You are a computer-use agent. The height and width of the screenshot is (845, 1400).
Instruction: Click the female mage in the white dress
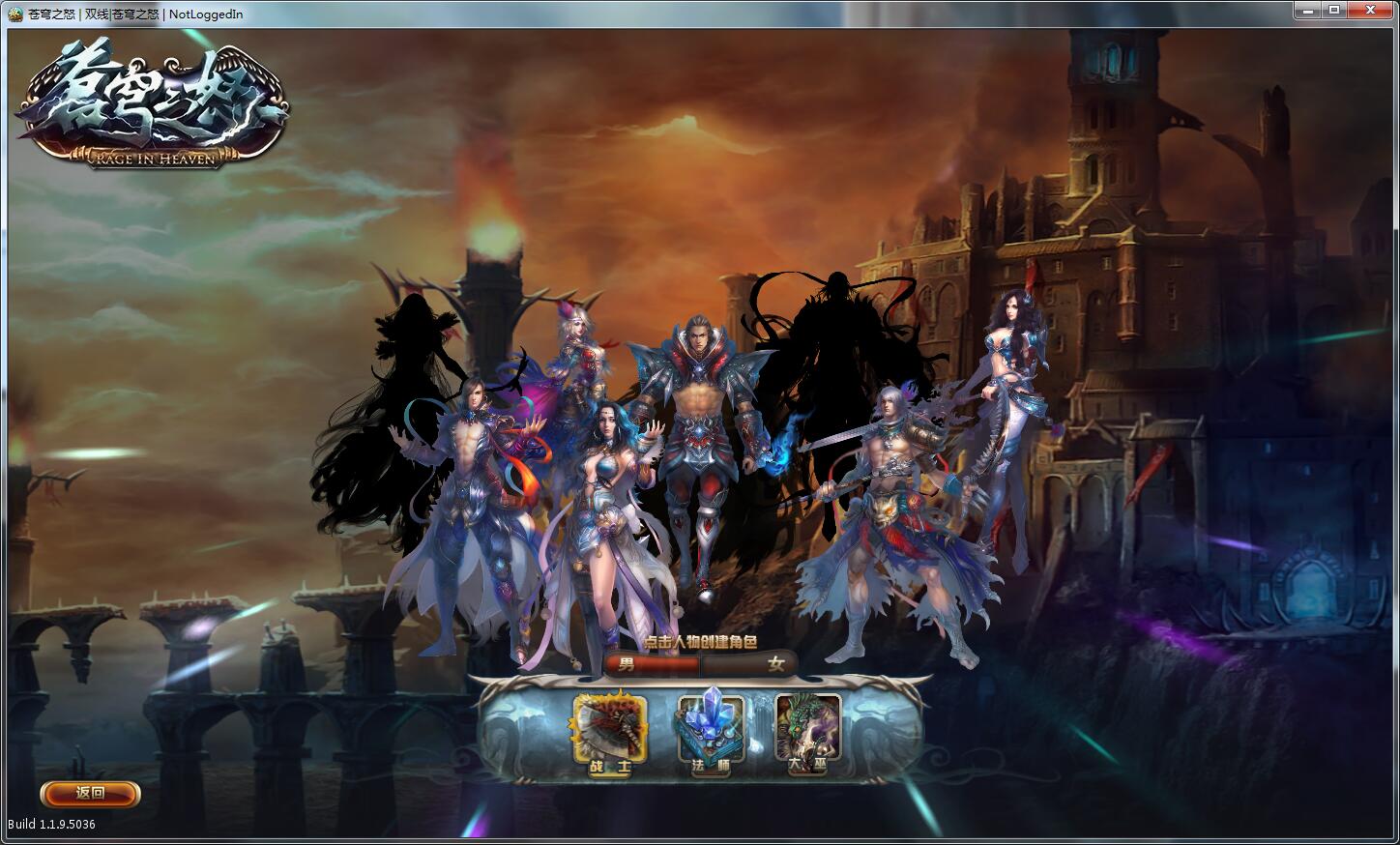[609, 503]
